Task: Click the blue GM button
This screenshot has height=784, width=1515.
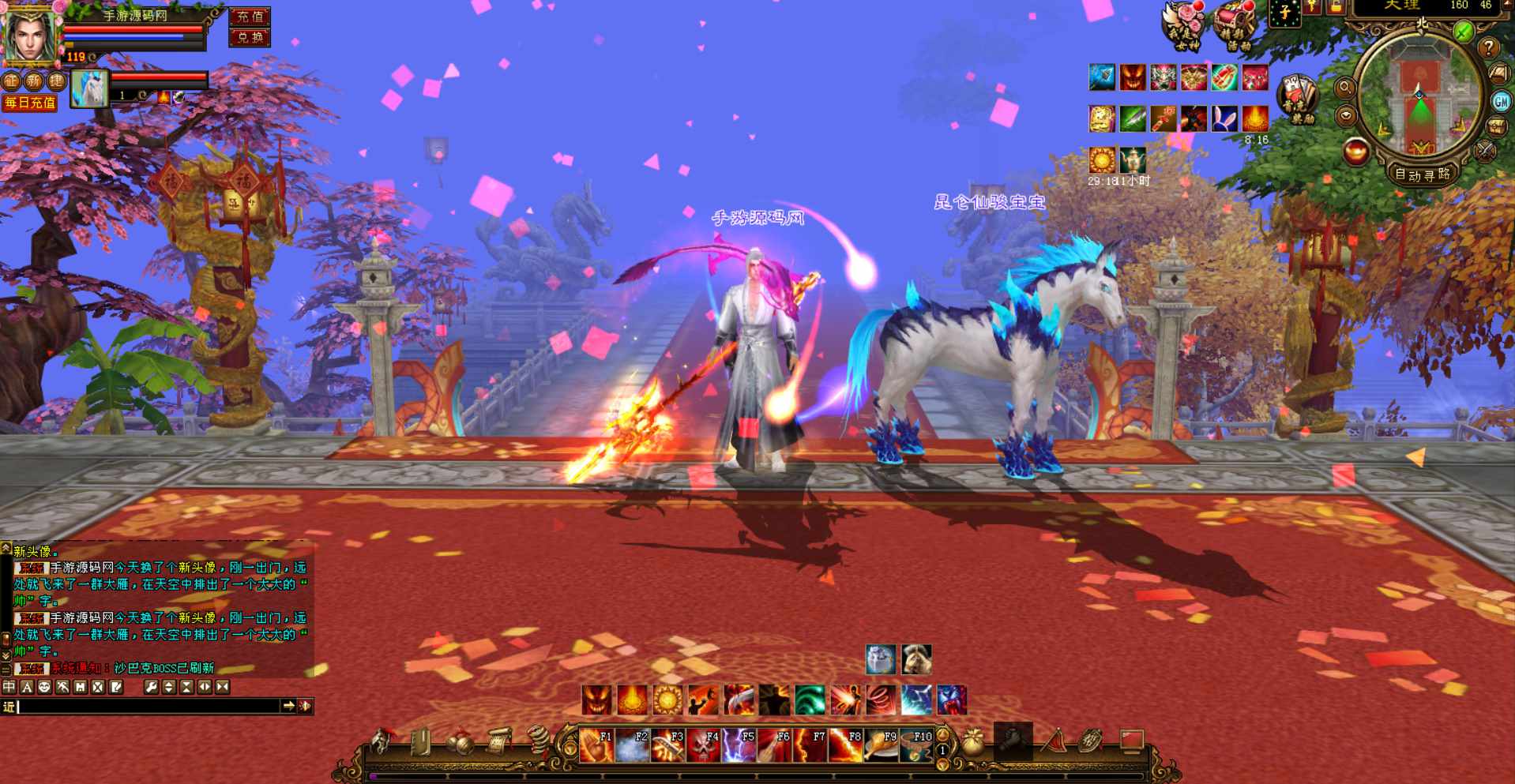Action: tap(1501, 101)
